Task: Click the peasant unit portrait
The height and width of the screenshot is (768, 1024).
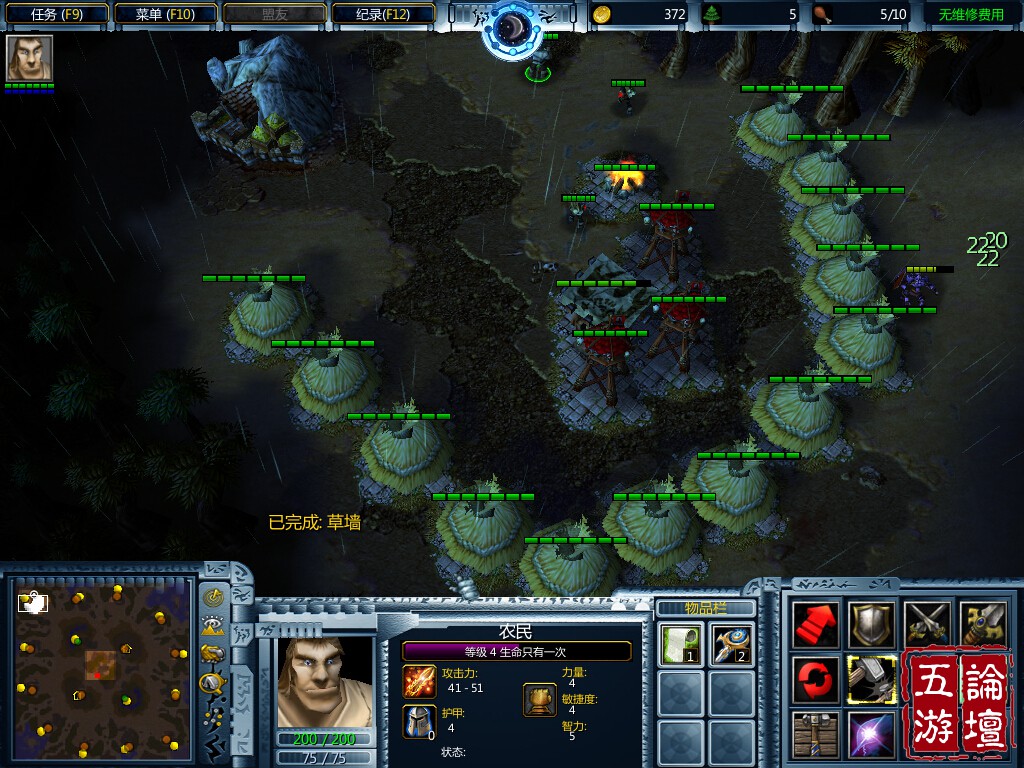Action: (x=324, y=680)
